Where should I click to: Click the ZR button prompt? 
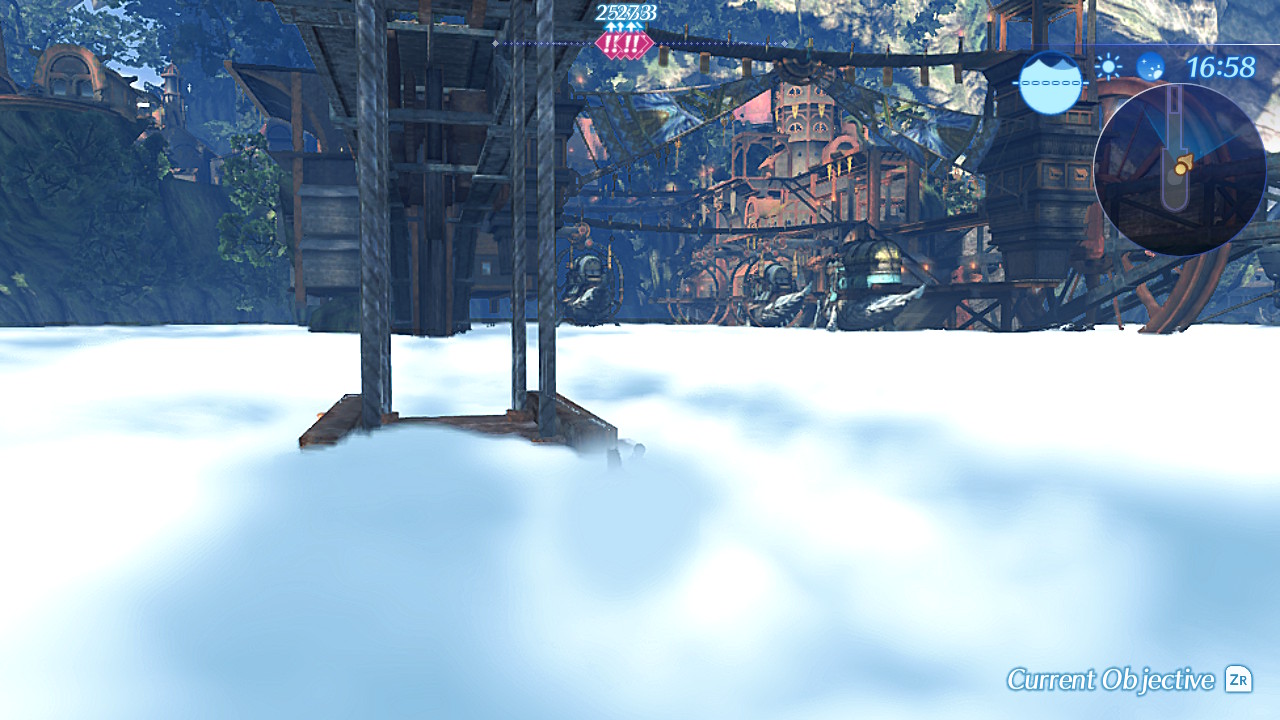(1237, 677)
